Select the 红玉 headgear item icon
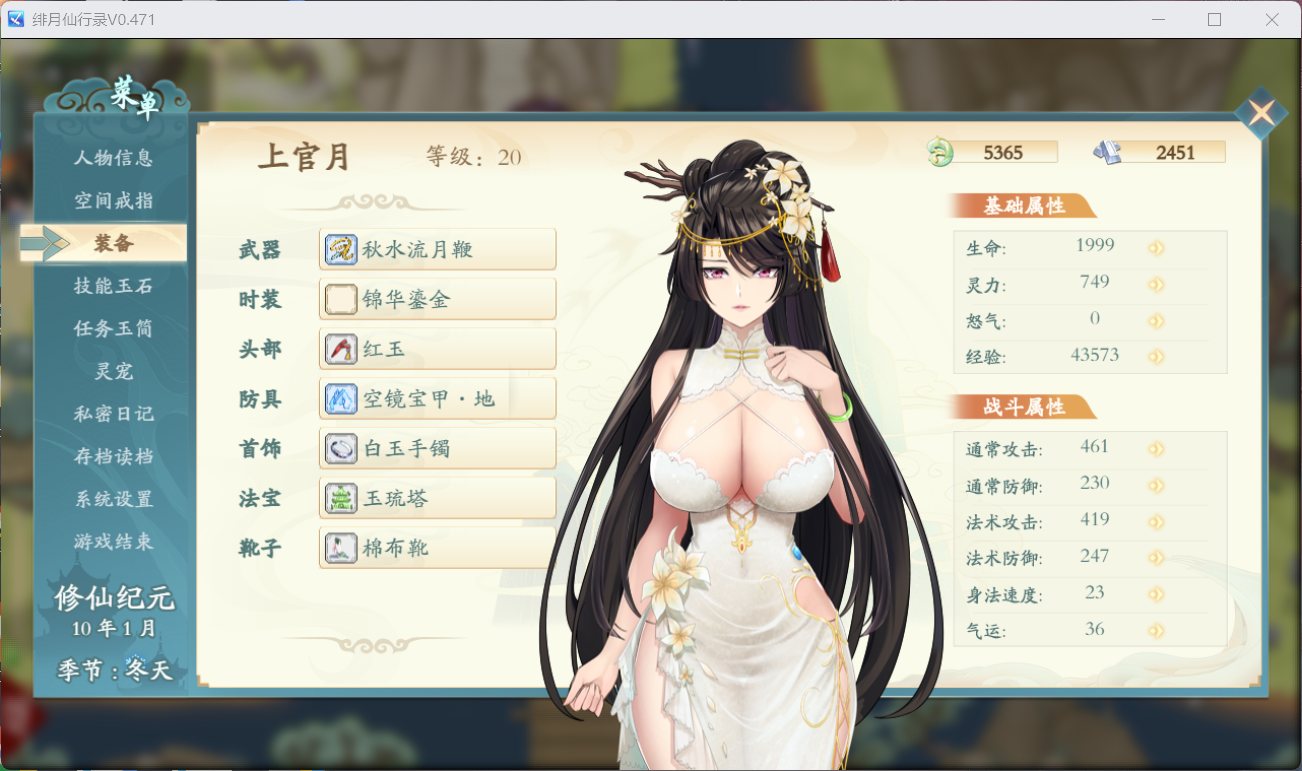The width and height of the screenshot is (1302, 771). tap(340, 348)
